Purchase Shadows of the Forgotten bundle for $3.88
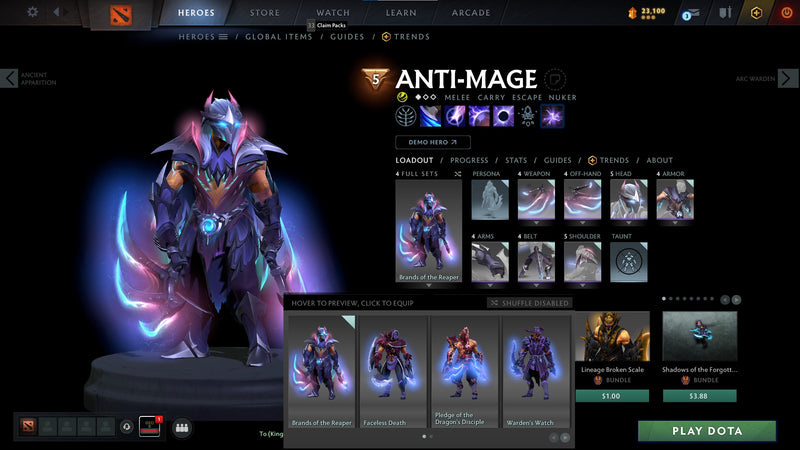 [x=699, y=396]
